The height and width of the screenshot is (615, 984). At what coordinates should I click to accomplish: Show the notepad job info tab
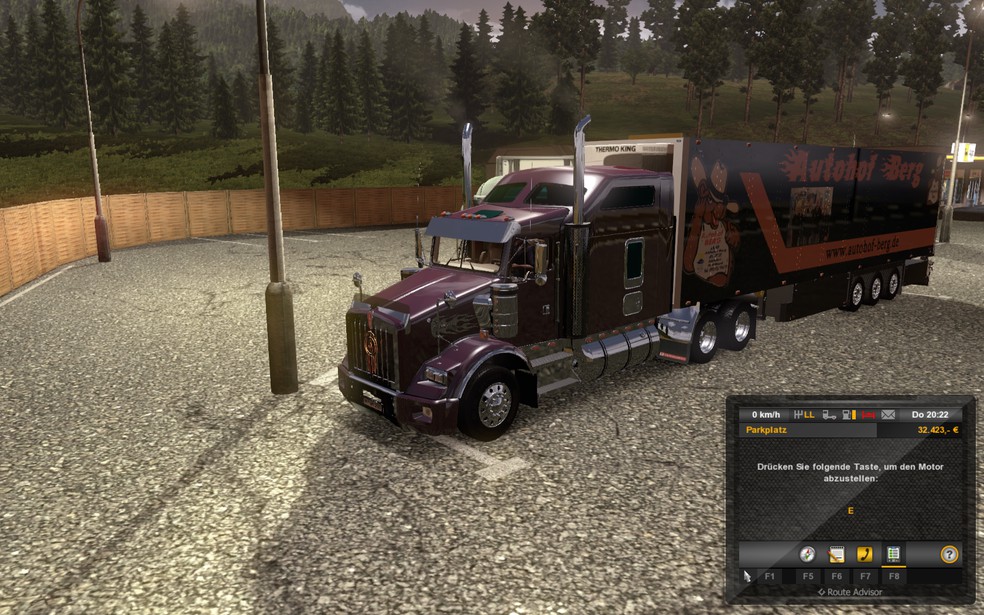[x=836, y=554]
